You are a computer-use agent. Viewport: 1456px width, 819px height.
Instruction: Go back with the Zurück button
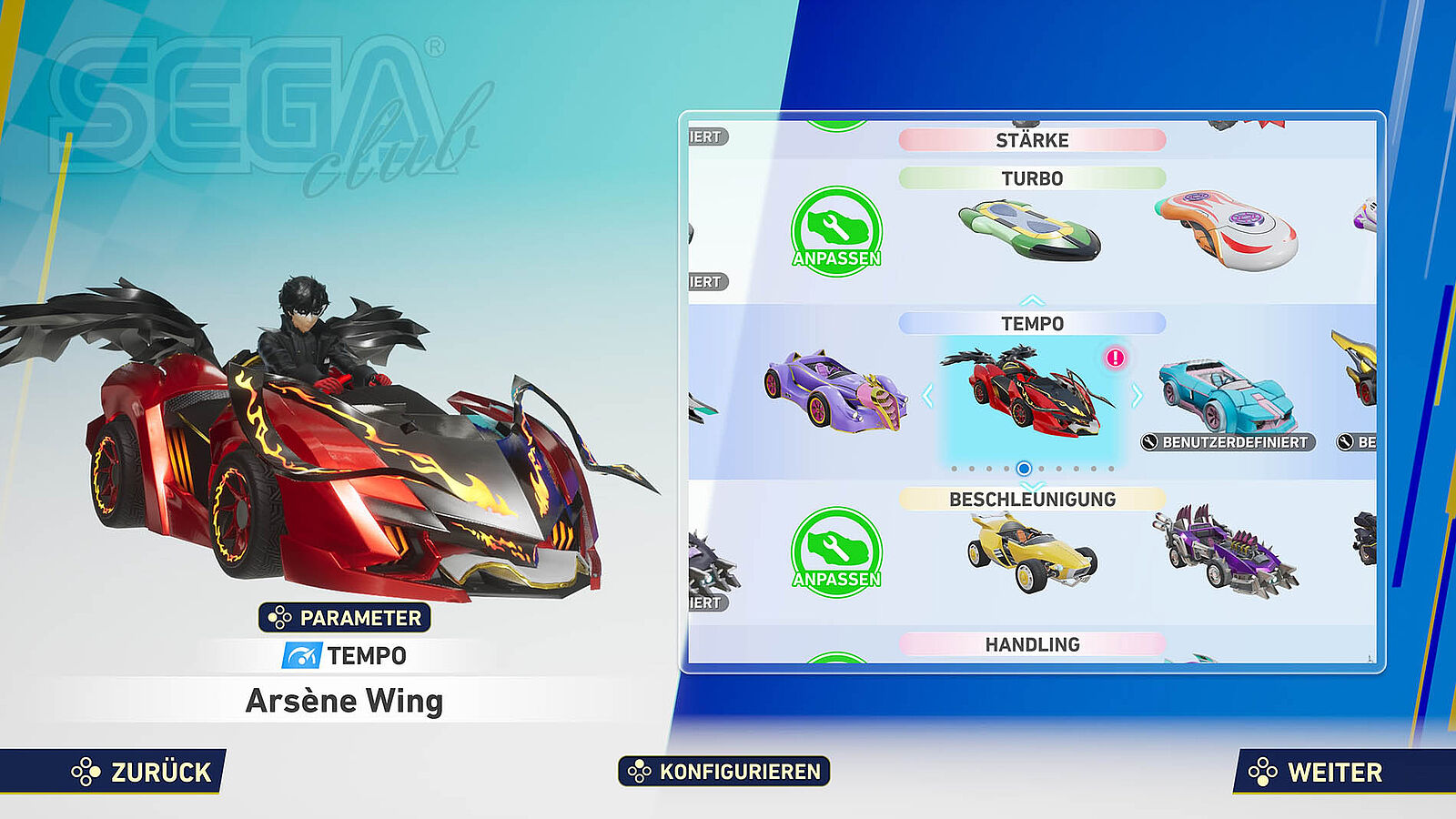[143, 772]
